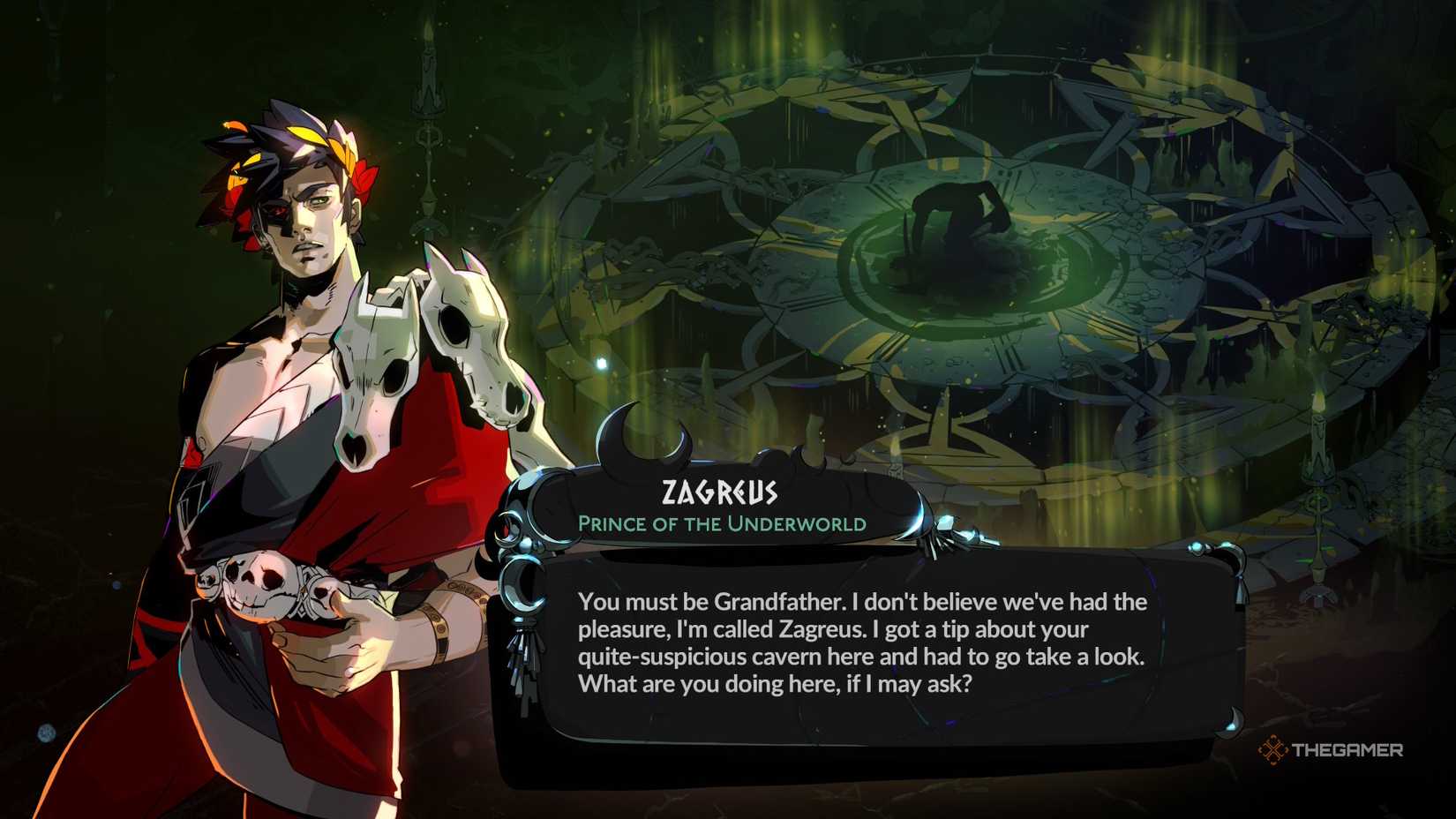Click Zagreus's glowing red left eye

(278, 212)
